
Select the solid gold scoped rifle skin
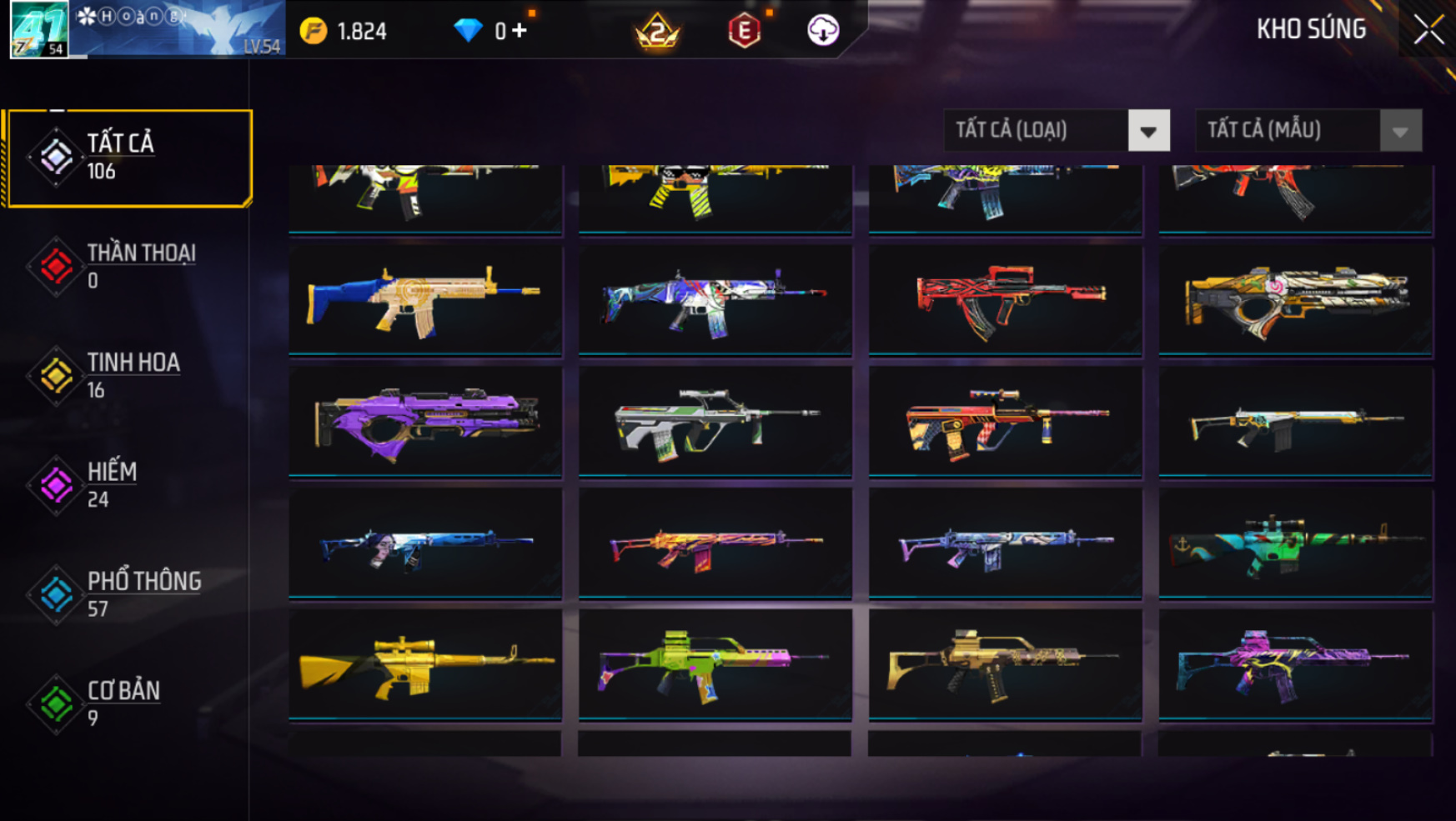click(425, 664)
